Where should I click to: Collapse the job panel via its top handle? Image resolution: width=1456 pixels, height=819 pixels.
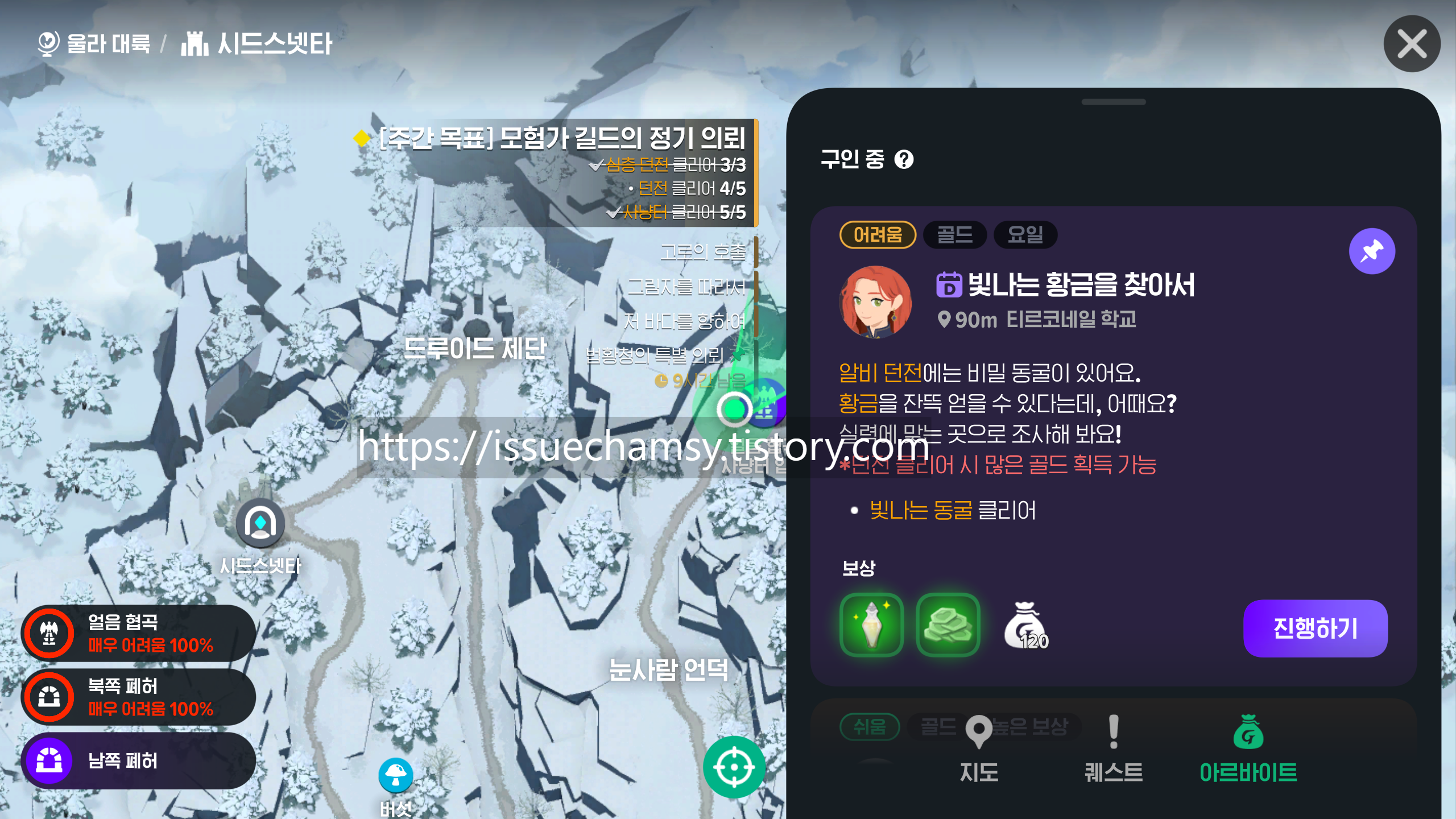tap(1115, 102)
